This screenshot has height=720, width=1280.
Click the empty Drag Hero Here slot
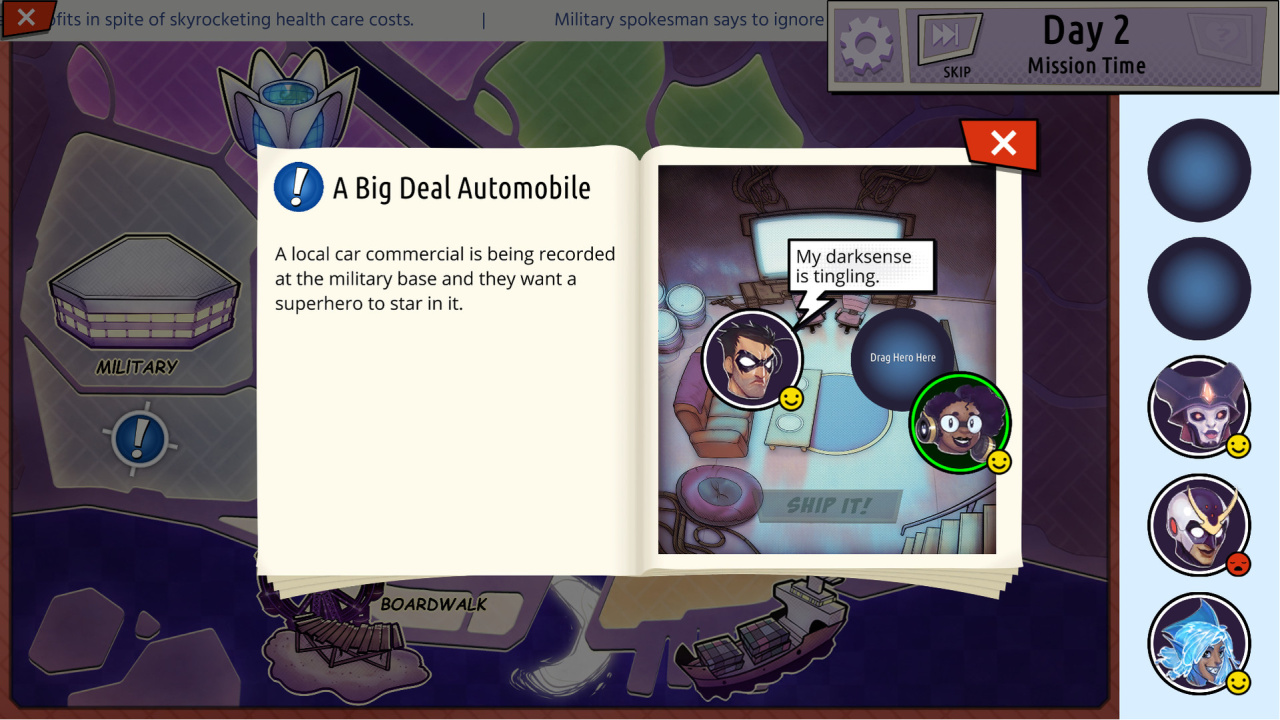[x=902, y=358]
